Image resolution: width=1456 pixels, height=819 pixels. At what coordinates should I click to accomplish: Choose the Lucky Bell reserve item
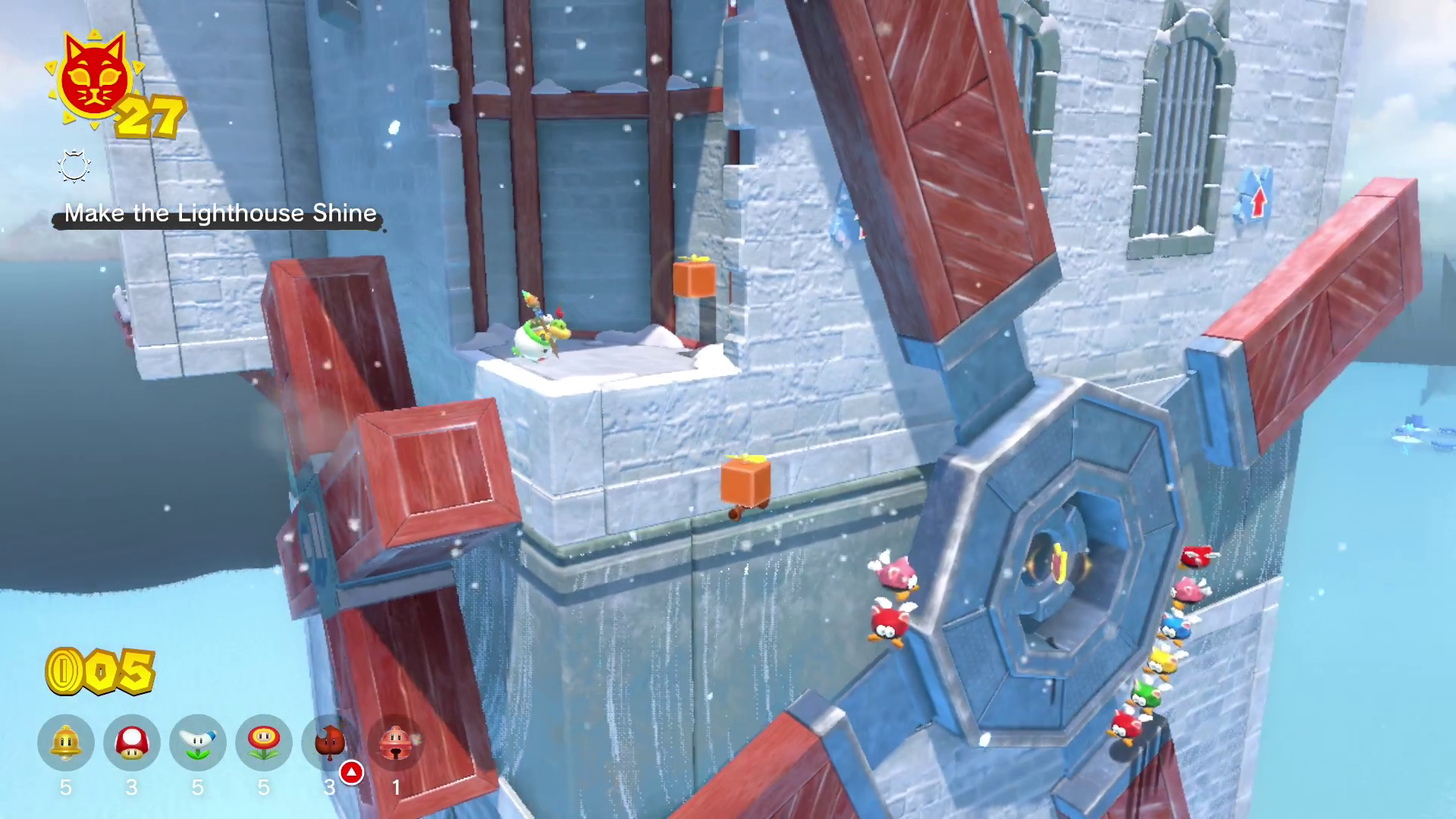point(396,743)
